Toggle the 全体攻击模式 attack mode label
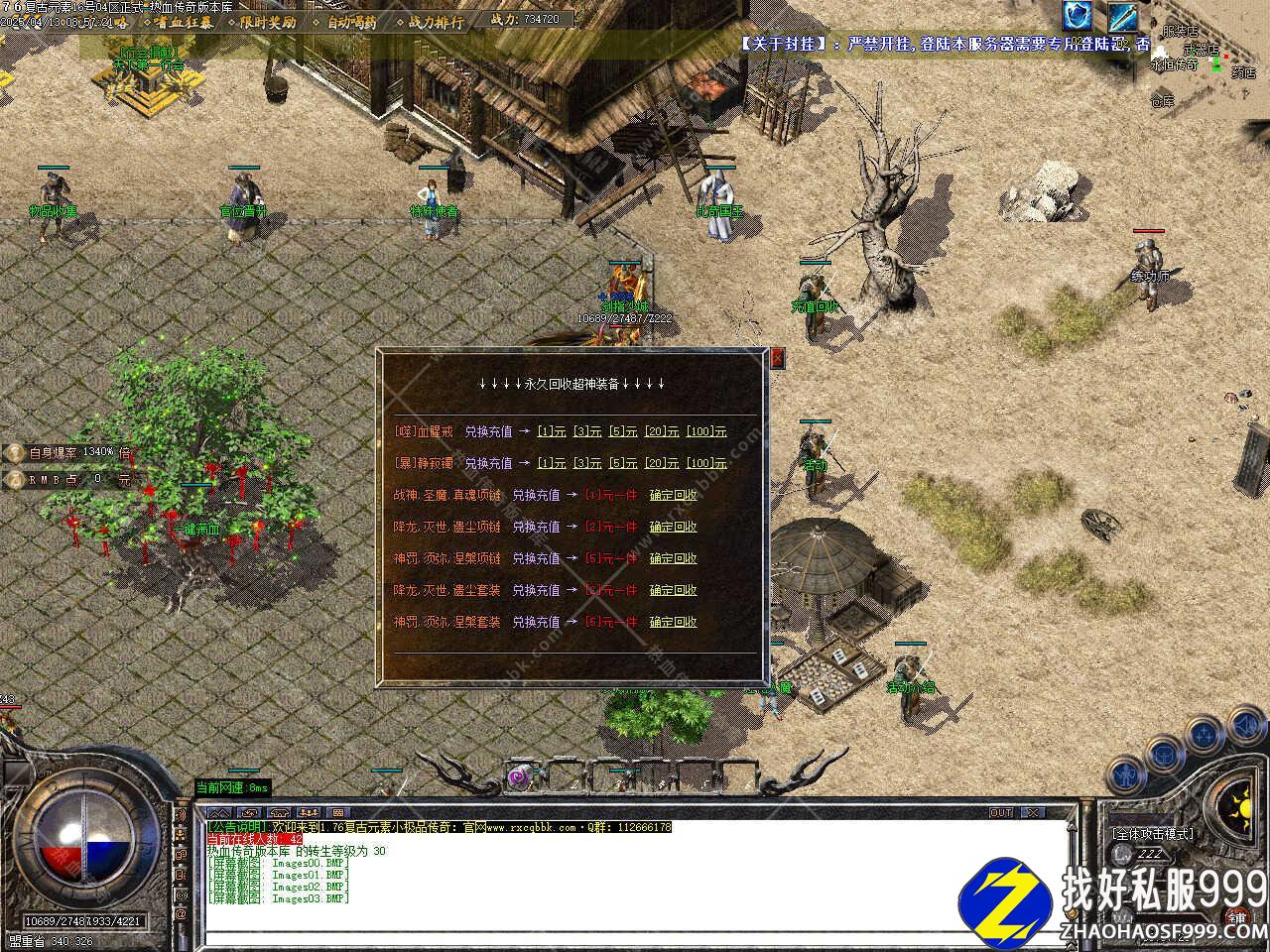Screen dimensions: 1270x952 click(x=1152, y=834)
